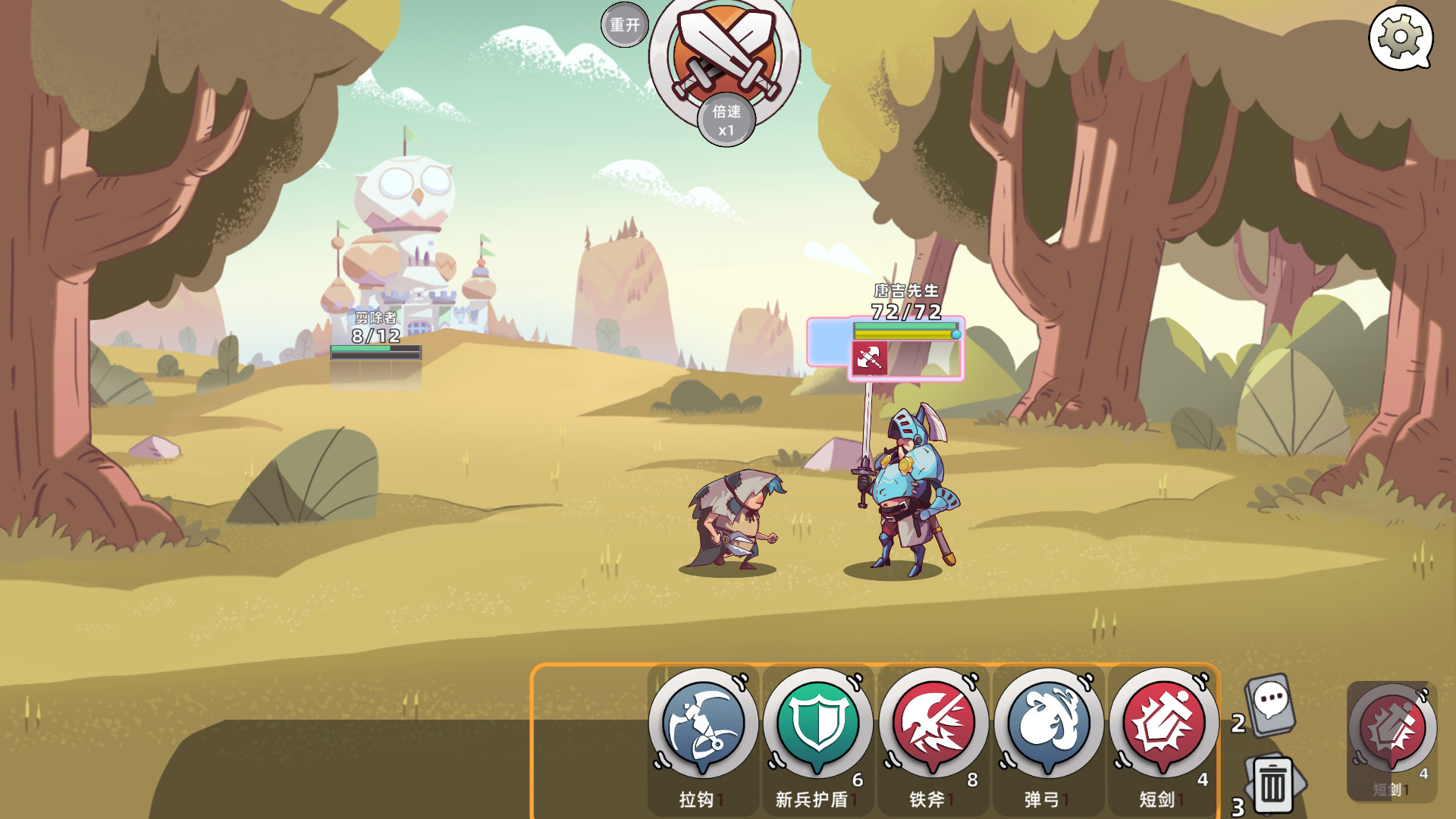Select the 拉钩 hook card

[x=703, y=724]
